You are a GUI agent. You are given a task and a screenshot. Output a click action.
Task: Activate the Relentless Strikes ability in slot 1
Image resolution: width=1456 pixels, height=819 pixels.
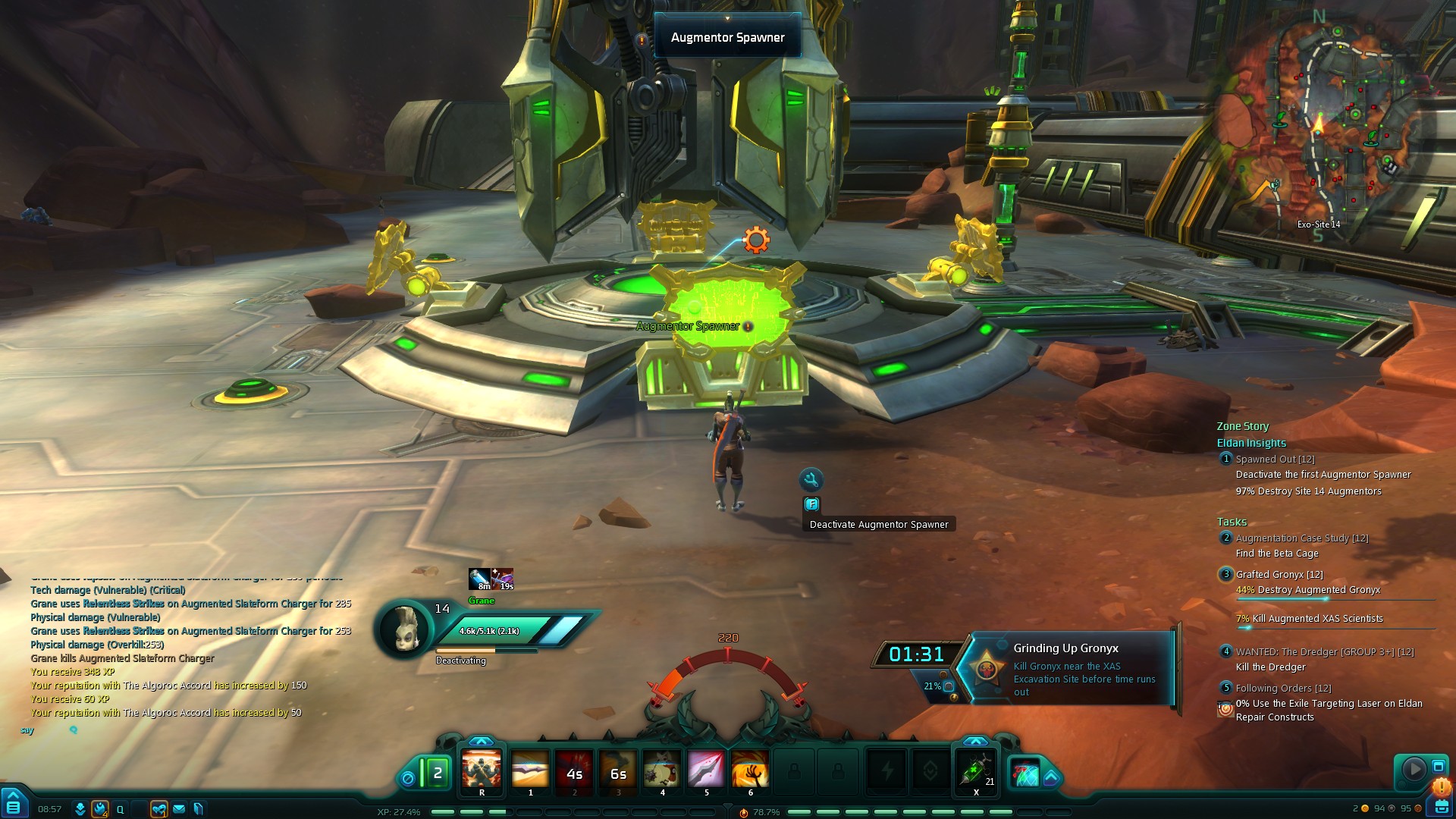tap(530, 772)
